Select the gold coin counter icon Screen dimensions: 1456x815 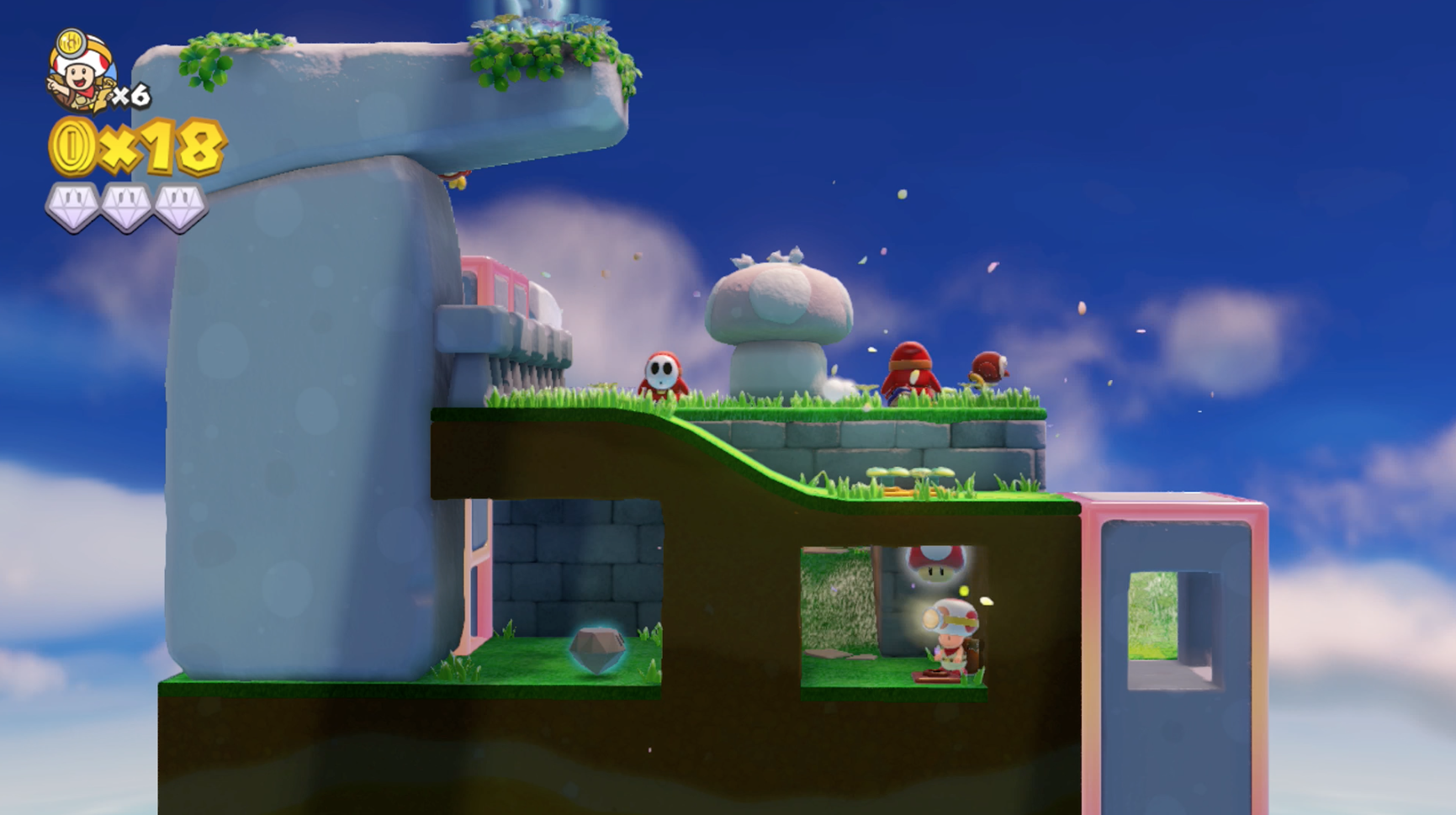(73, 147)
